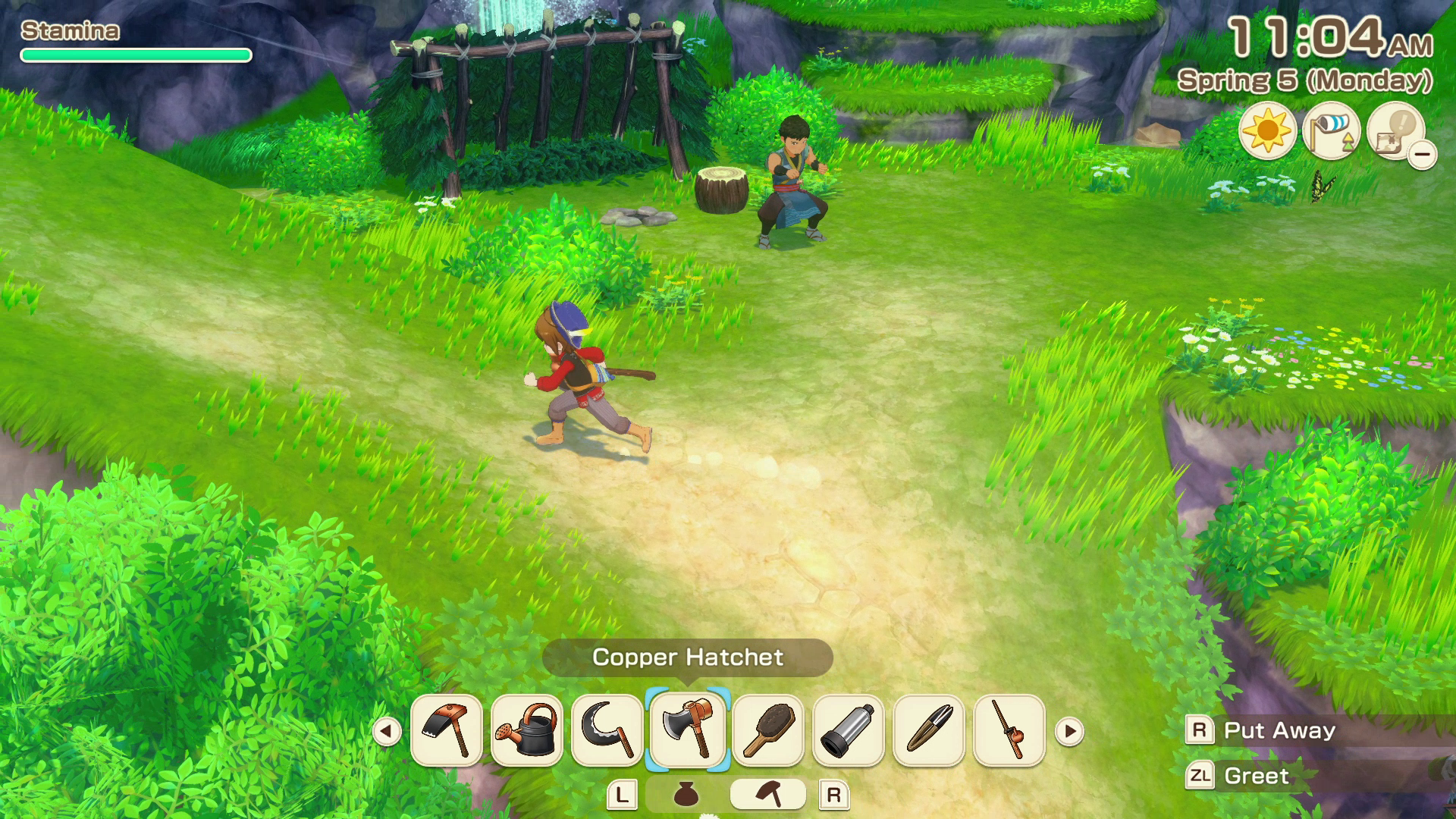Image resolution: width=1456 pixels, height=819 pixels.
Task: Click the windsock wind indicator icon
Action: (1331, 131)
